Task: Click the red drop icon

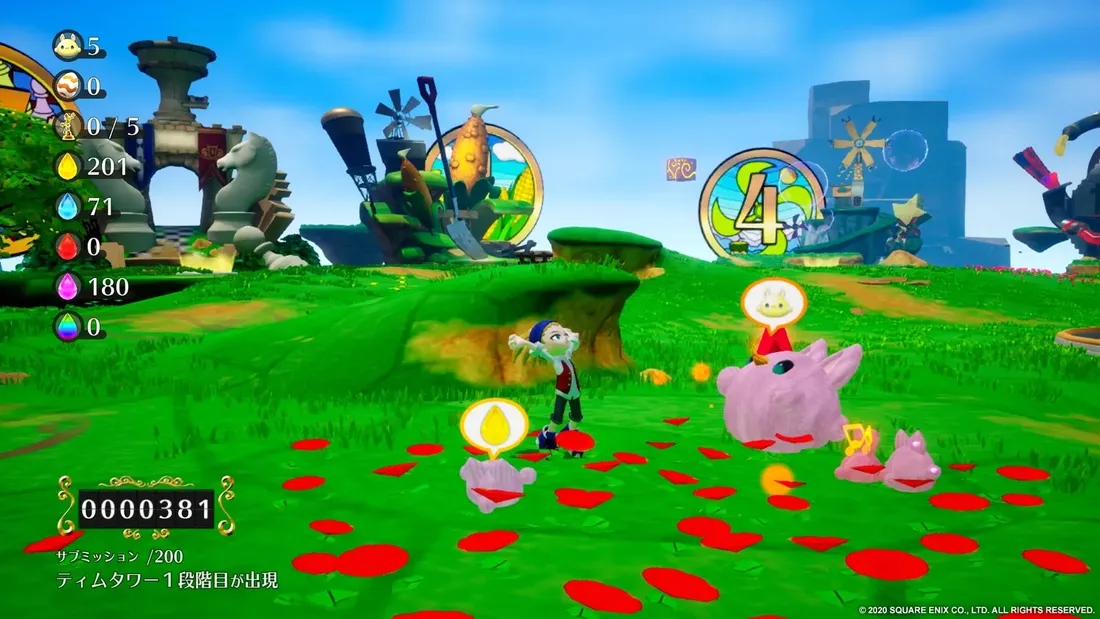Action: (68, 246)
